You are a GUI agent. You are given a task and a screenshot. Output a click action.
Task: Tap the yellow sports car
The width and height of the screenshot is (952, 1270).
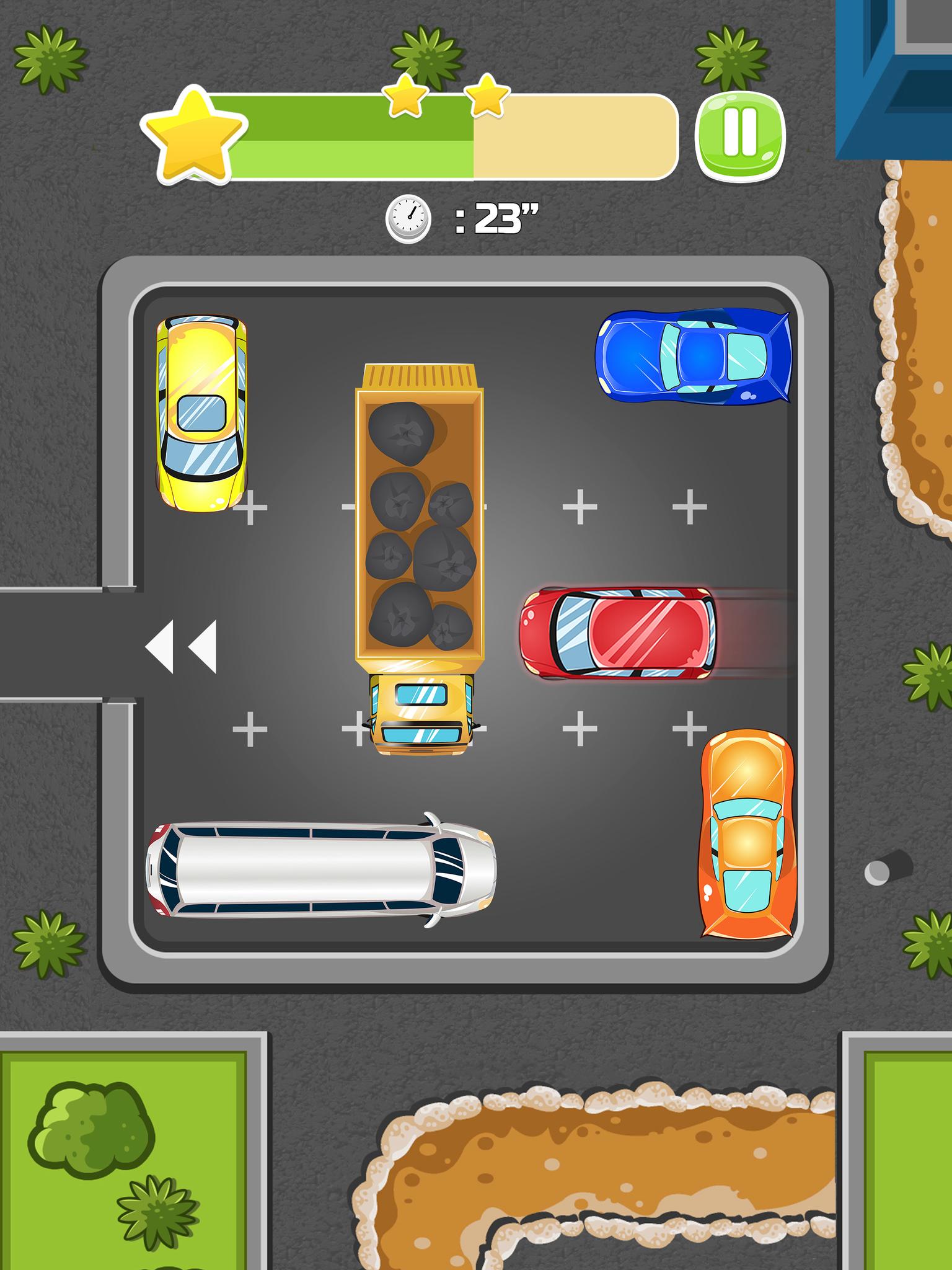pyautogui.click(x=201, y=412)
